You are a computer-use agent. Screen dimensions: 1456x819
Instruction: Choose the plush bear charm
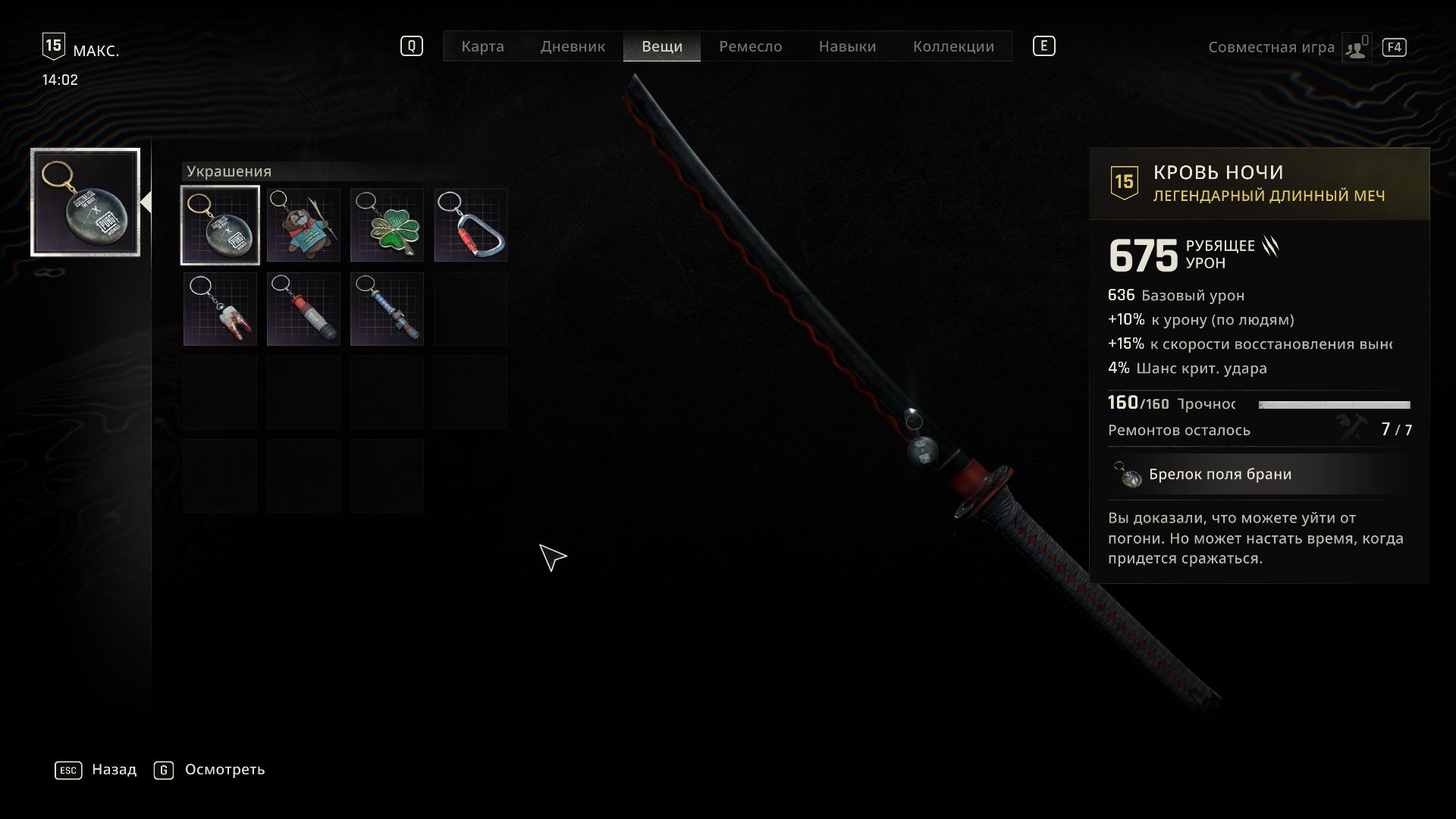coord(303,225)
